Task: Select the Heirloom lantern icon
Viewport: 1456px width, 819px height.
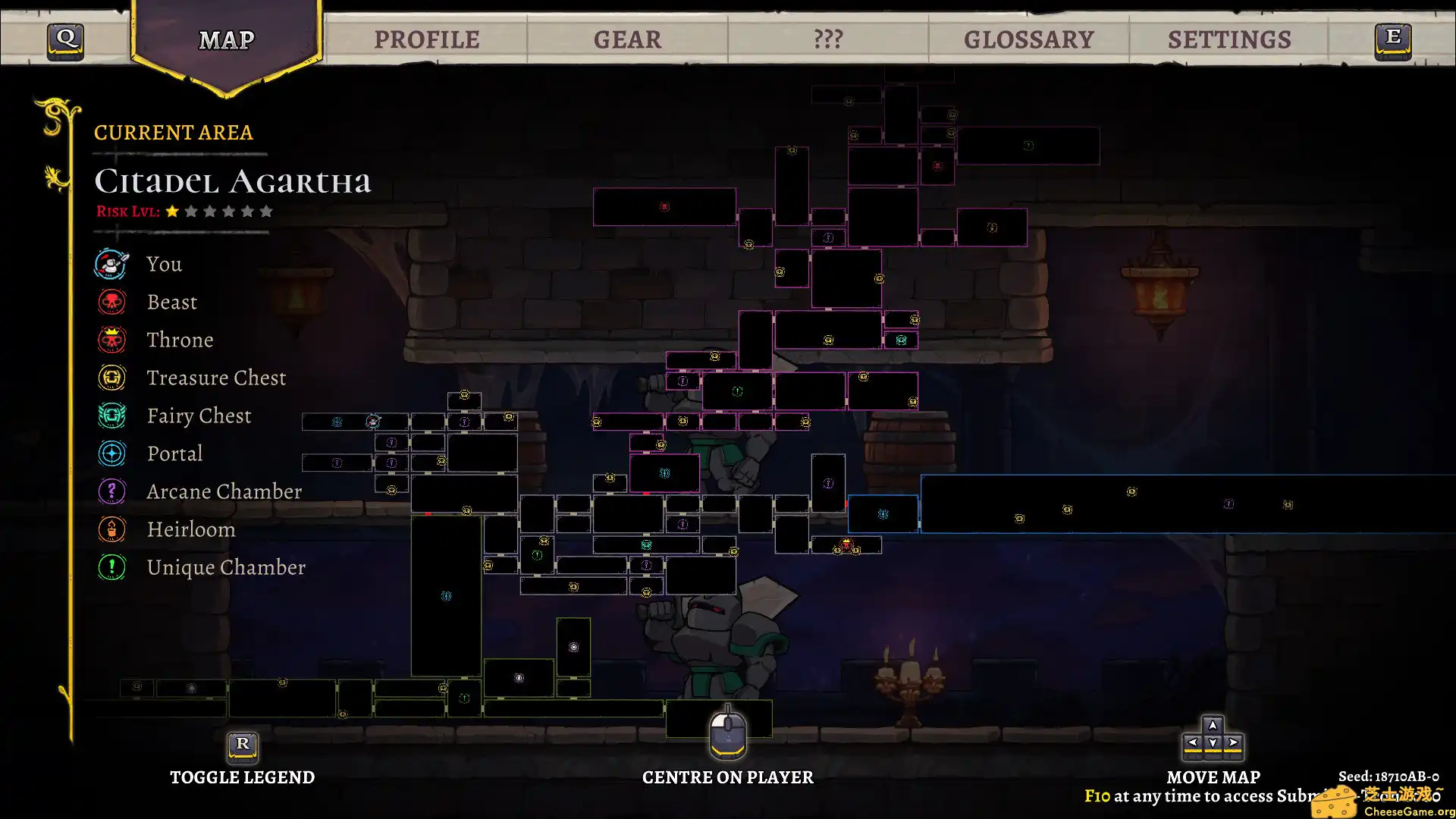Action: (x=111, y=529)
